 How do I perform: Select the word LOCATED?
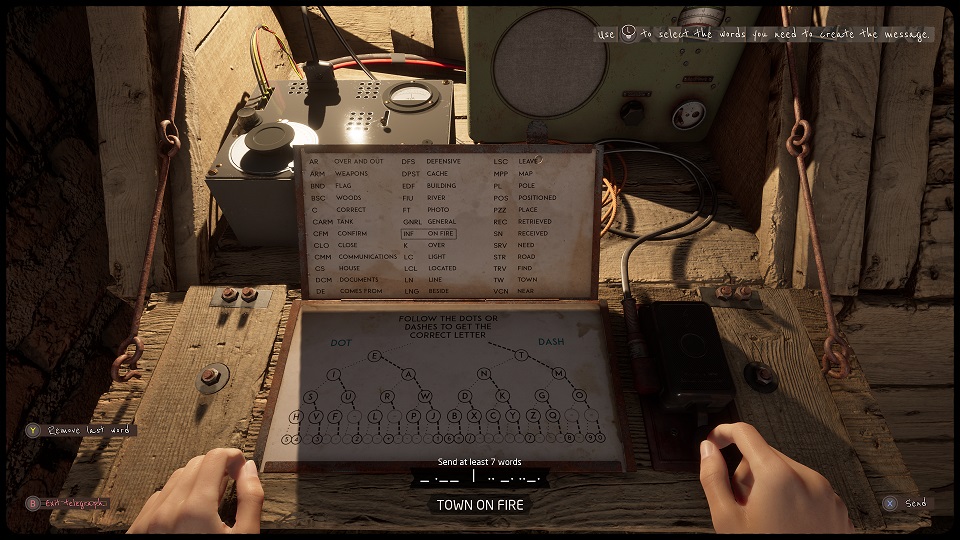(x=441, y=268)
